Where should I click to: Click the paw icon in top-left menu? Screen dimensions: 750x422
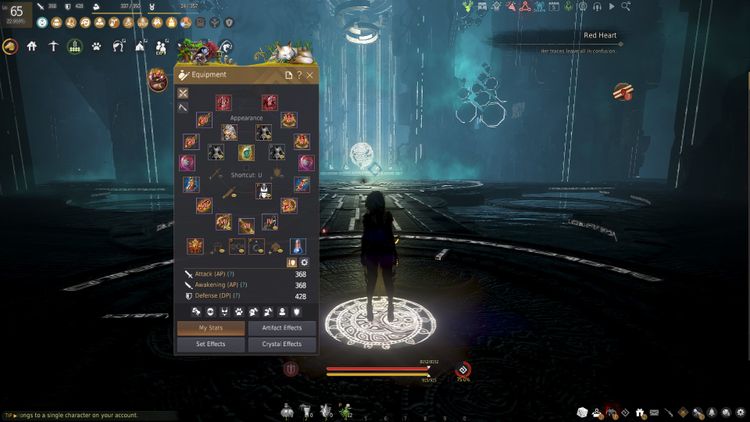coord(97,46)
